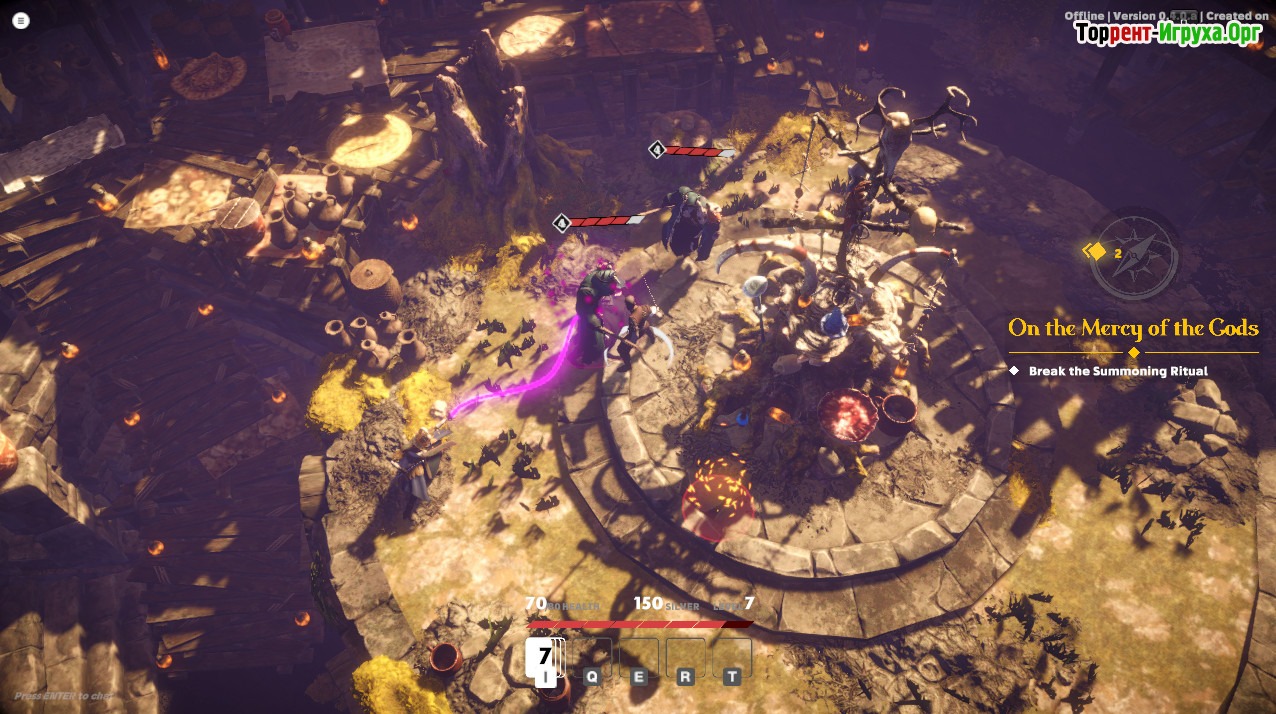
Task: Open the card deck showing 7
Action: point(545,657)
